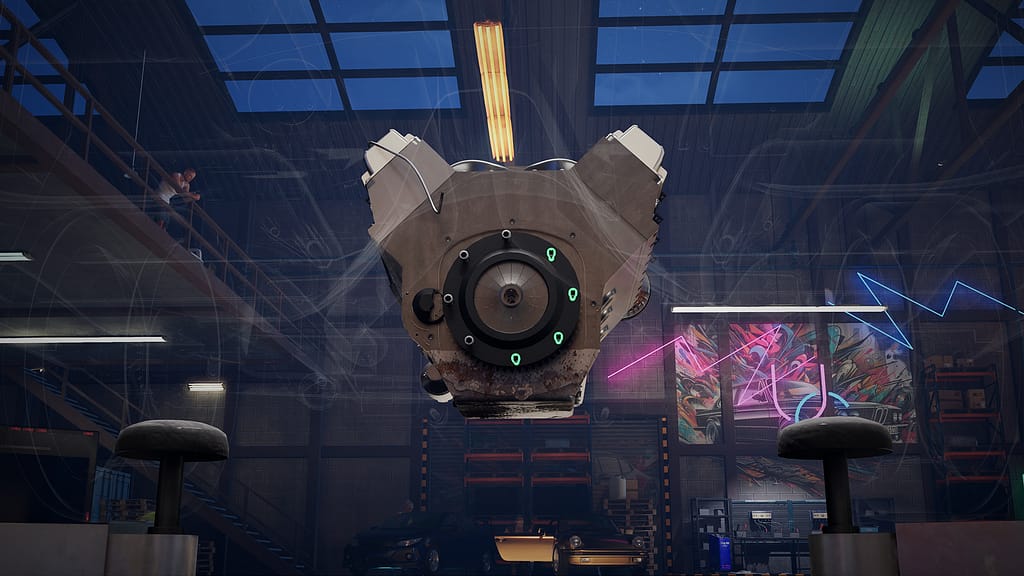
Task: Select the lowest green-highlighted clutch bolt
Action: (516, 359)
